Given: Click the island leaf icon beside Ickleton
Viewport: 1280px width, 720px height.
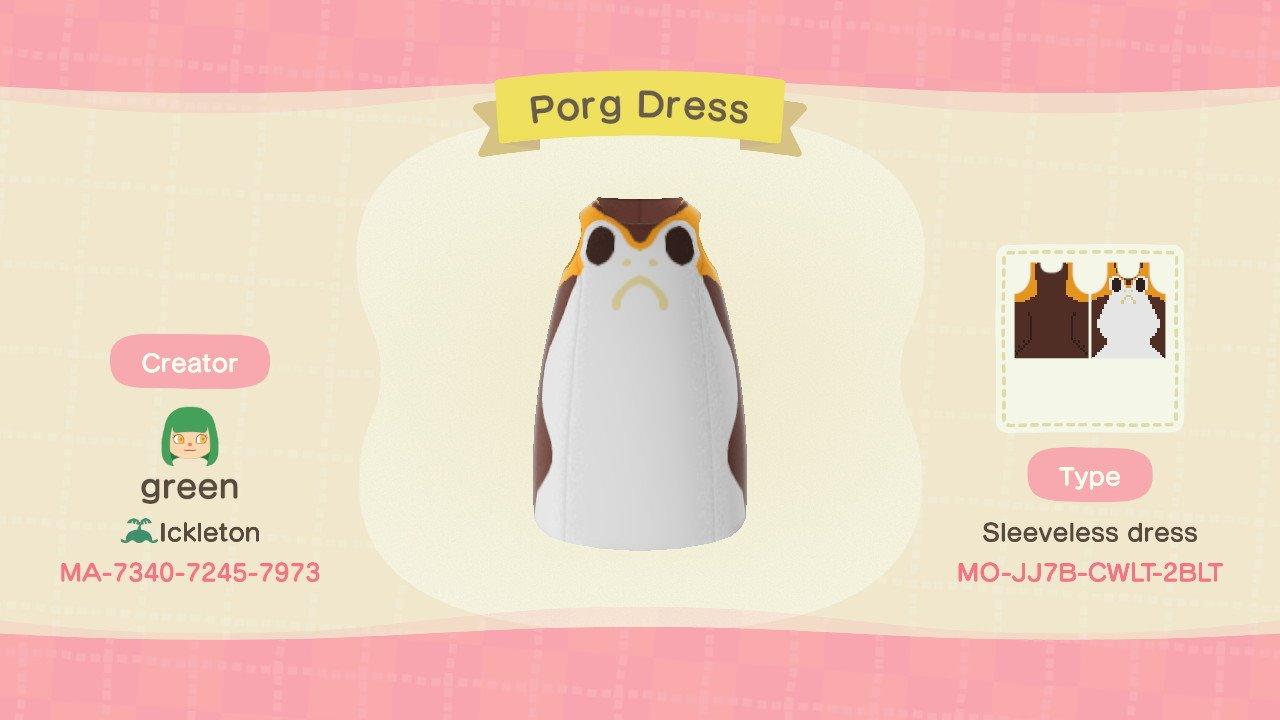Looking at the screenshot, I should pos(139,533).
